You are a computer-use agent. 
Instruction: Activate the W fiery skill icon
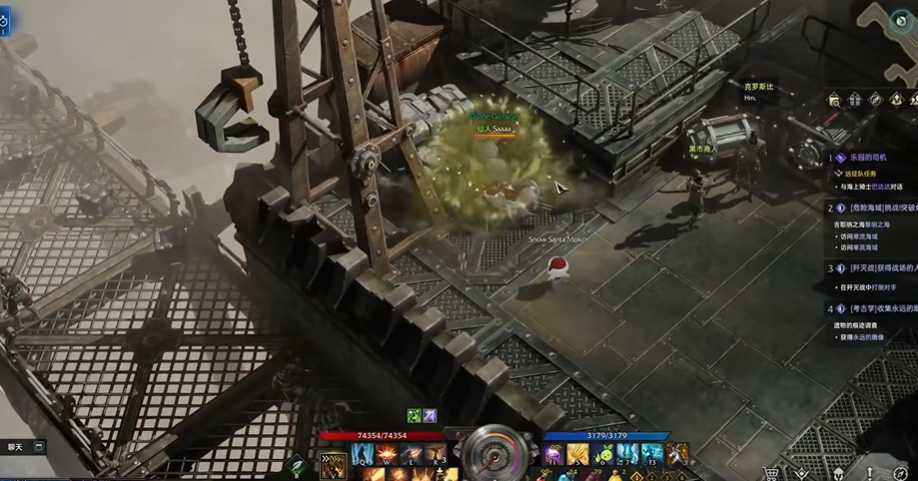[x=386, y=455]
